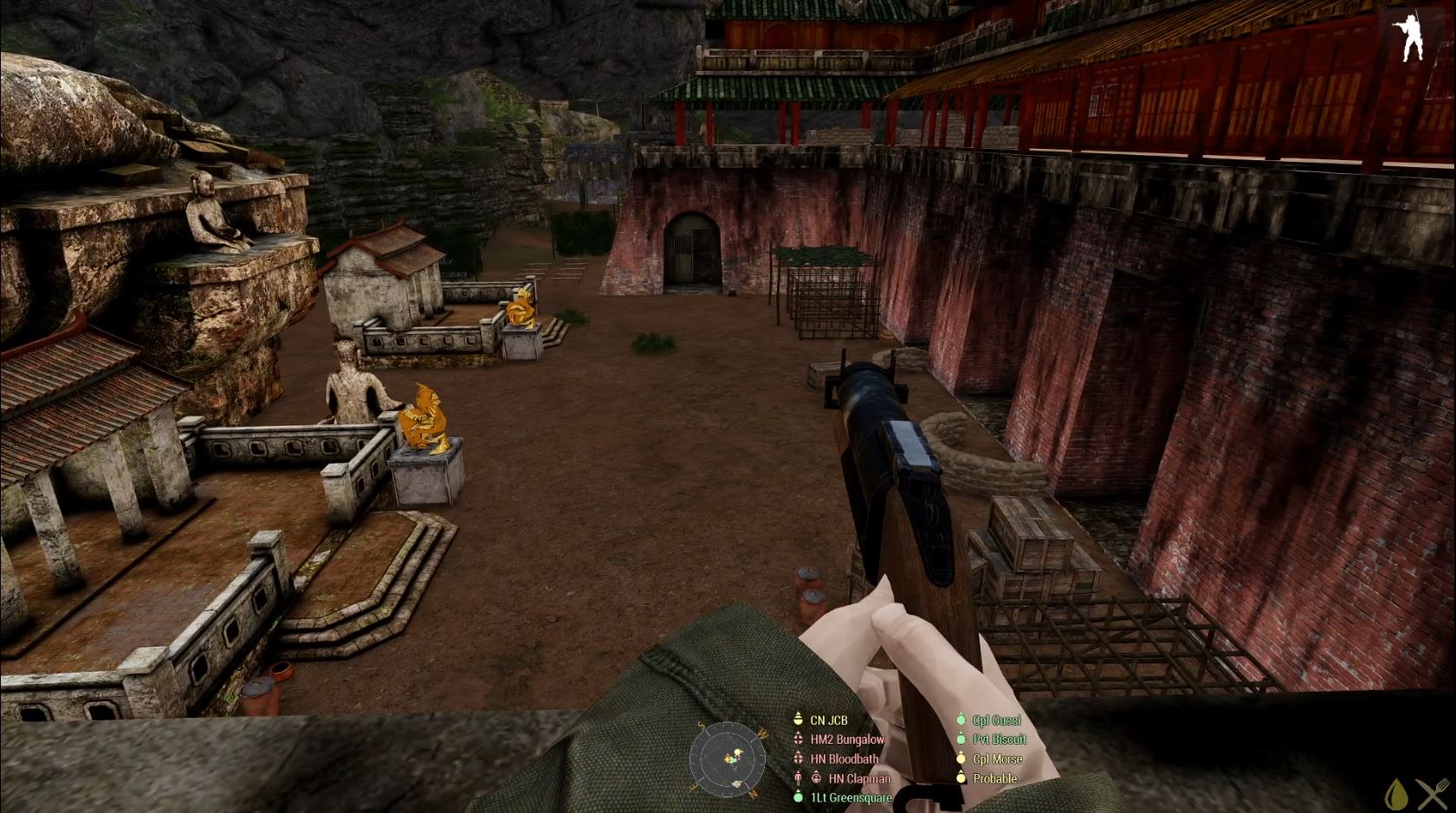Image resolution: width=1456 pixels, height=813 pixels.
Task: Click the soldier stance indicator icon
Action: (x=1407, y=37)
